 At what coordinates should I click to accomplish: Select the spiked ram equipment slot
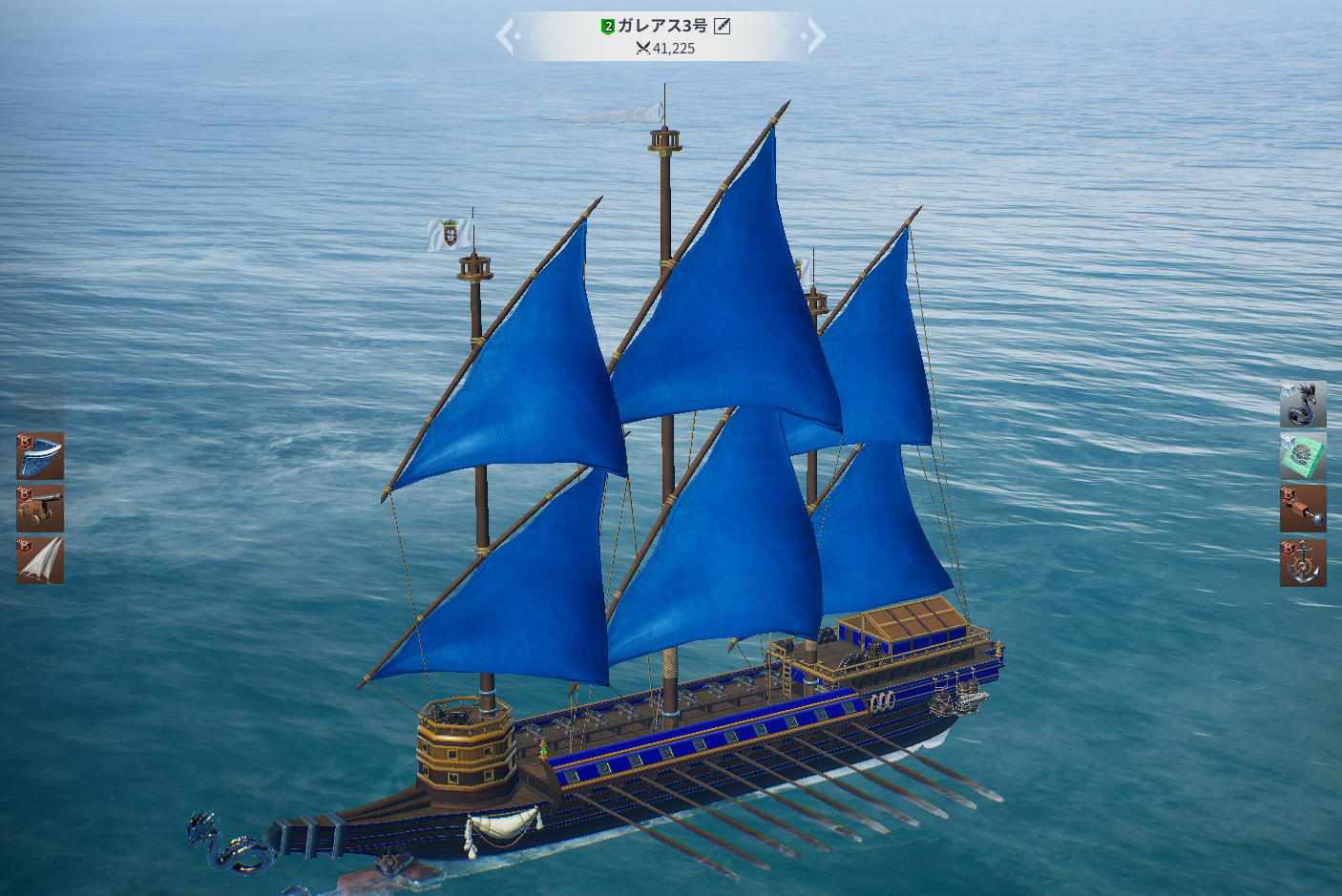click(x=1302, y=509)
